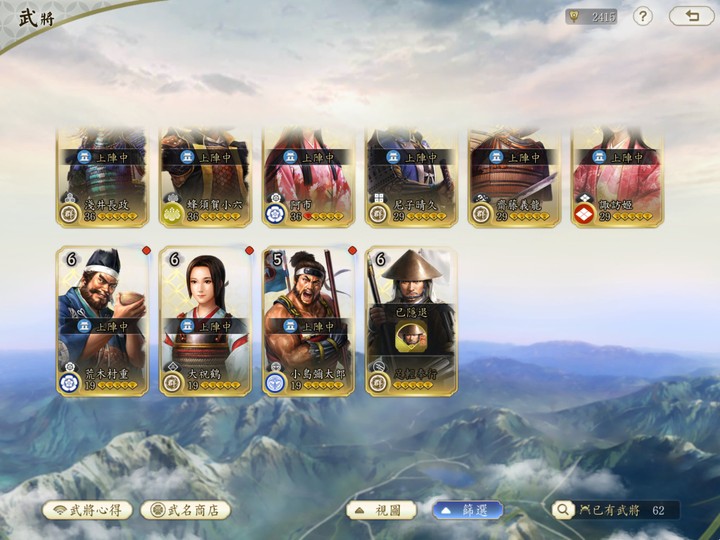The height and width of the screenshot is (540, 720).
Task: Click the magnifier search icon
Action: pos(564,510)
